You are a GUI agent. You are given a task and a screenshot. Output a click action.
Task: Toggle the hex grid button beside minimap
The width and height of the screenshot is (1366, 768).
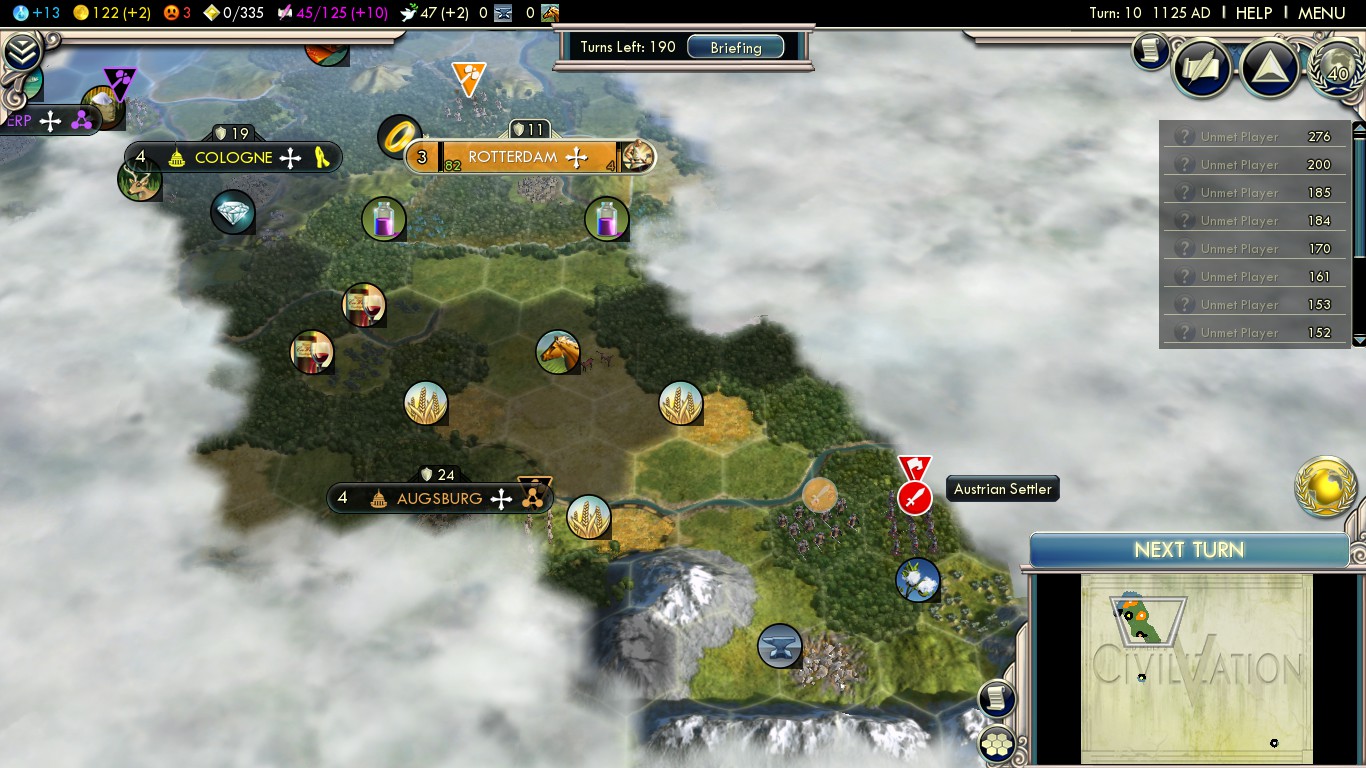click(x=997, y=743)
